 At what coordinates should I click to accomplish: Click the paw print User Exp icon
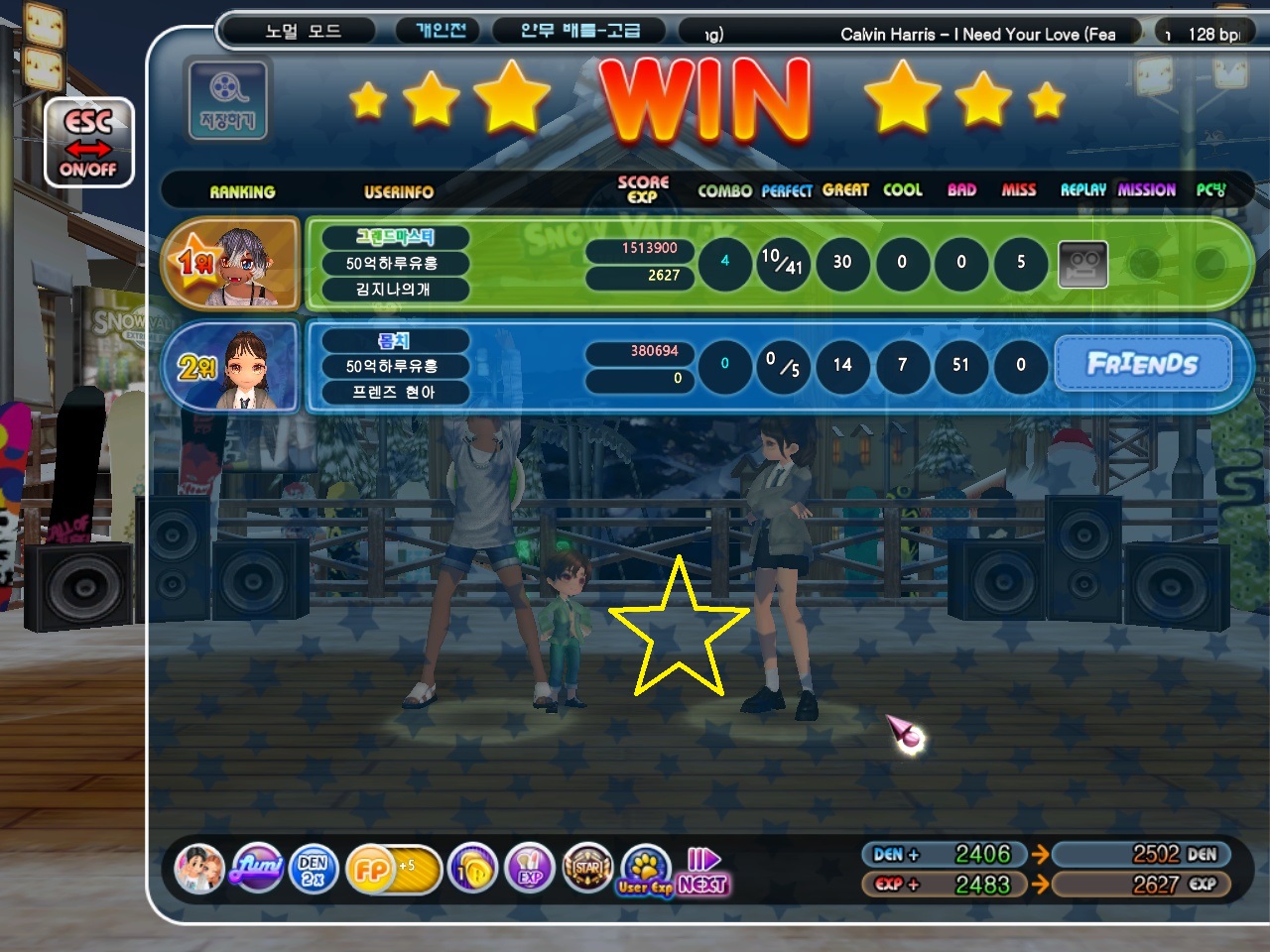coord(645,870)
